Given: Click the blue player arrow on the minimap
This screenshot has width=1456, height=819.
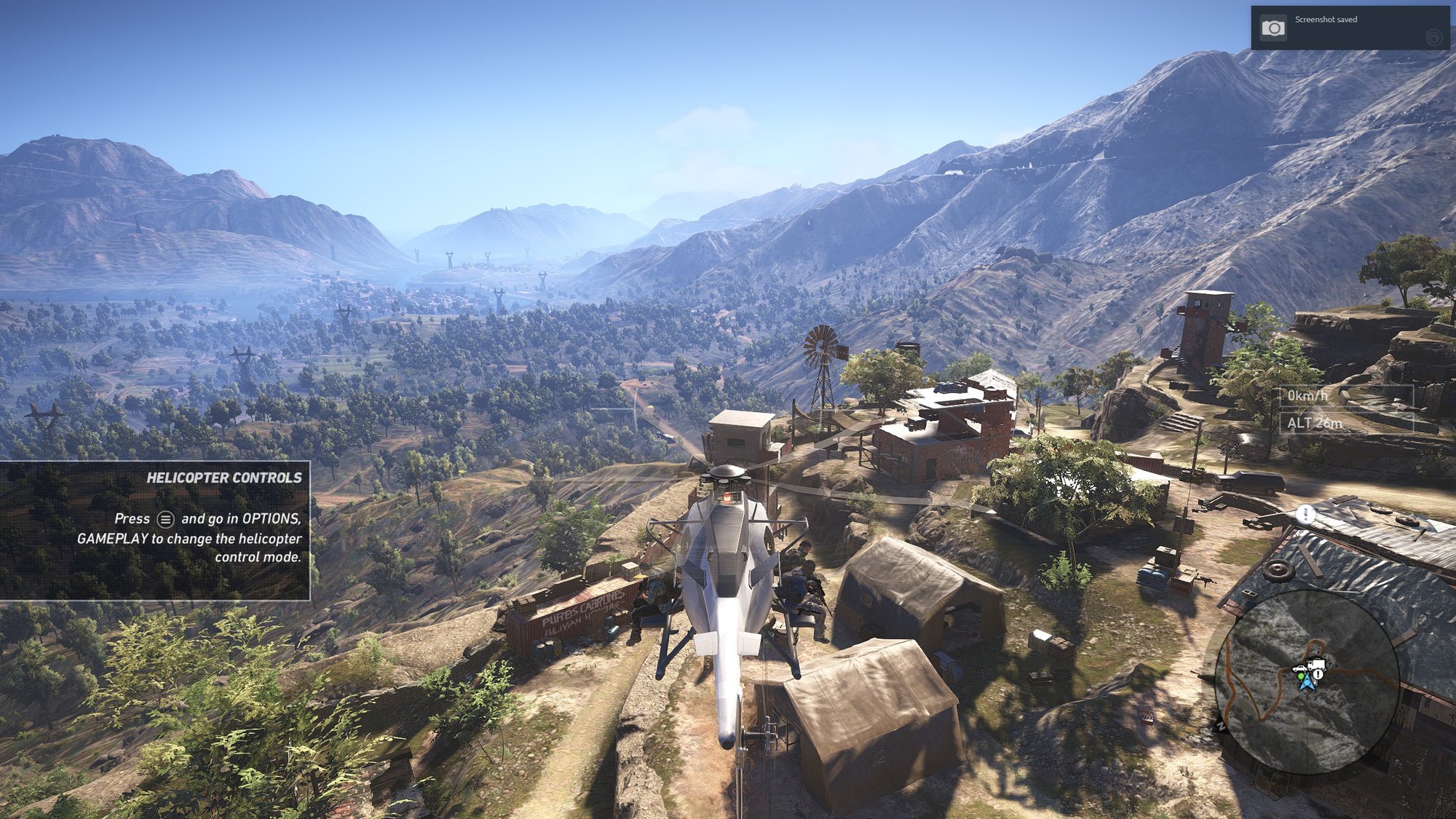Looking at the screenshot, I should point(1307,683).
